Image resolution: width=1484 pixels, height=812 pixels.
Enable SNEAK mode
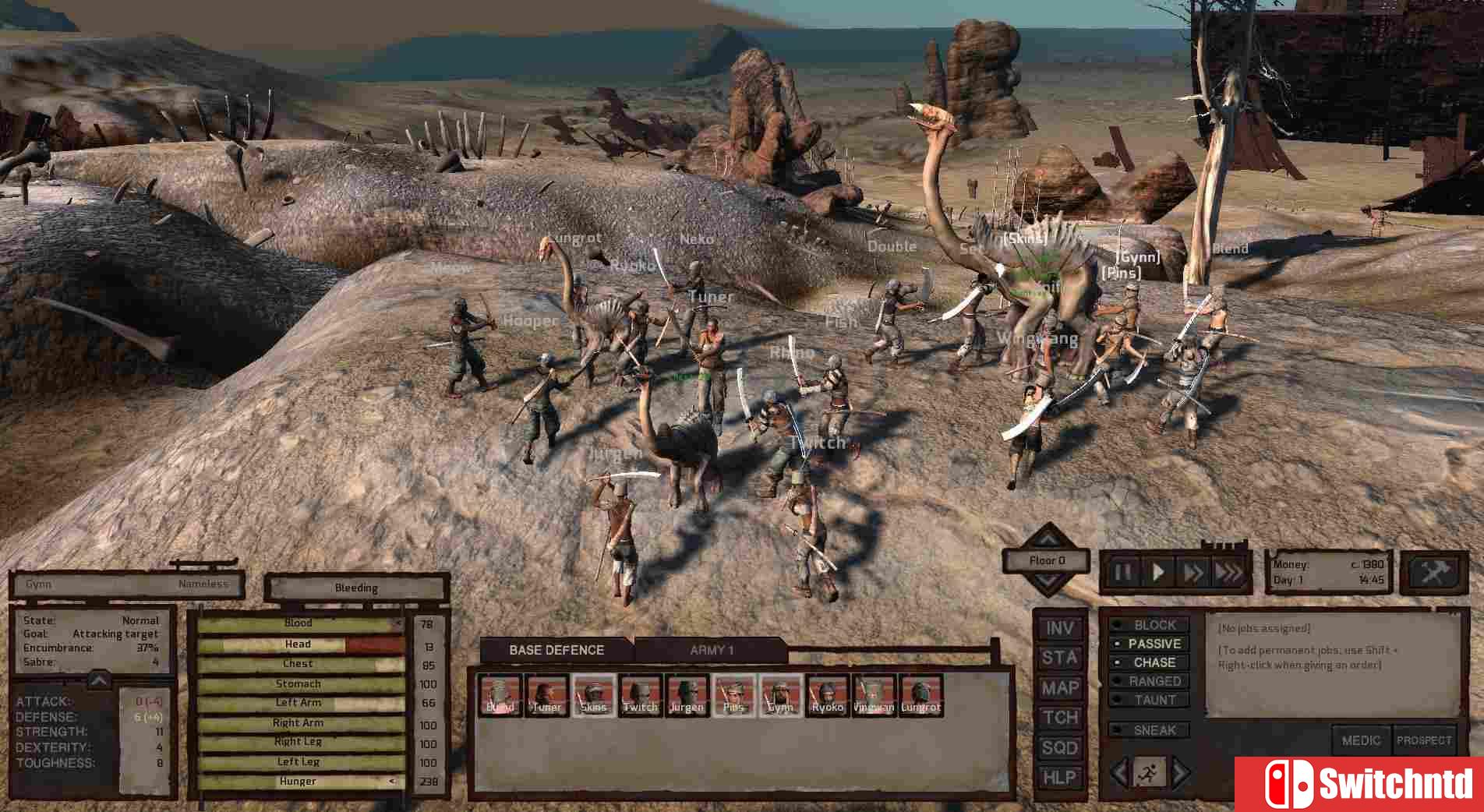tap(1152, 730)
